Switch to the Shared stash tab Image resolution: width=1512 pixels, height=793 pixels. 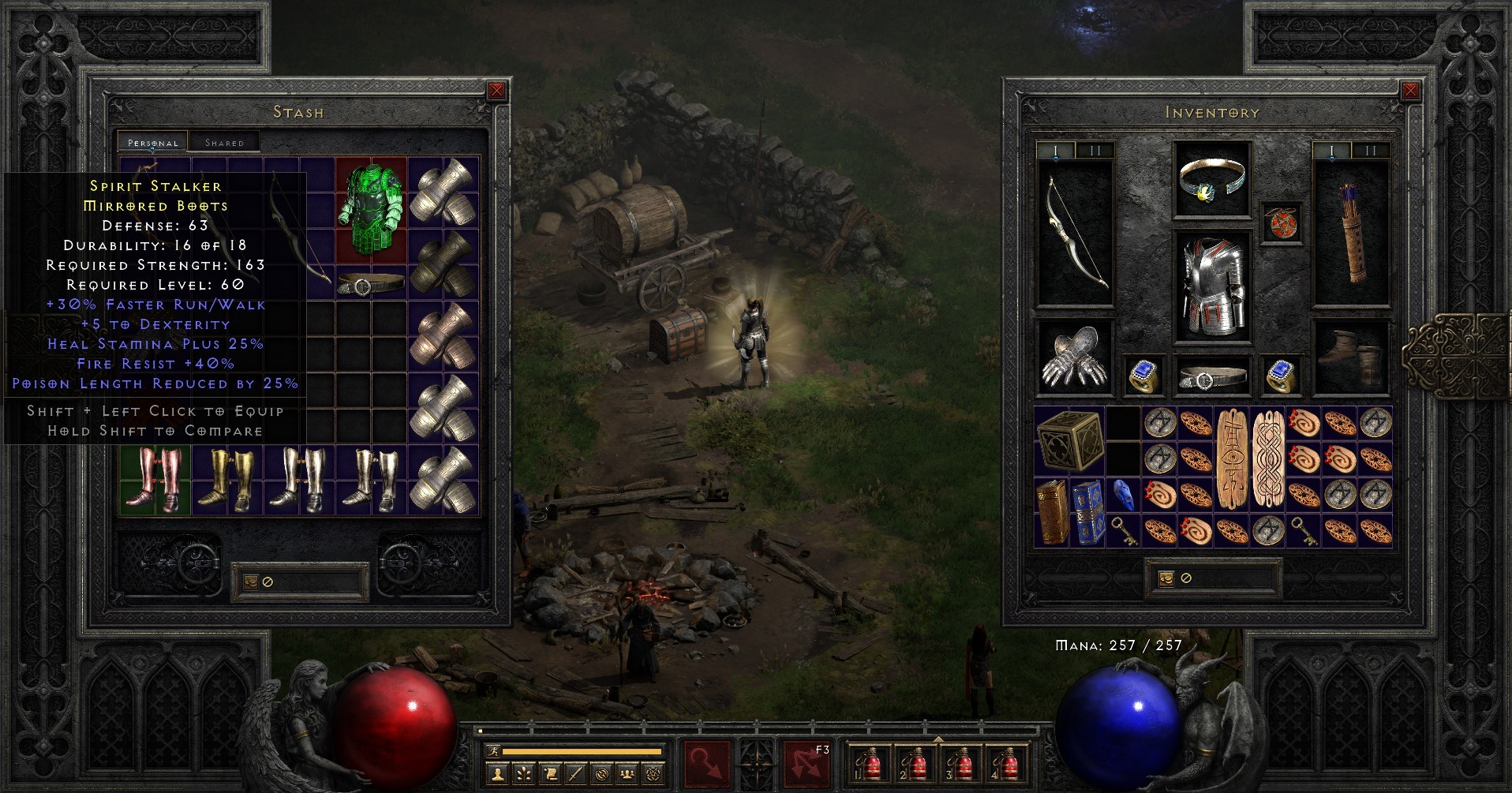click(x=226, y=141)
